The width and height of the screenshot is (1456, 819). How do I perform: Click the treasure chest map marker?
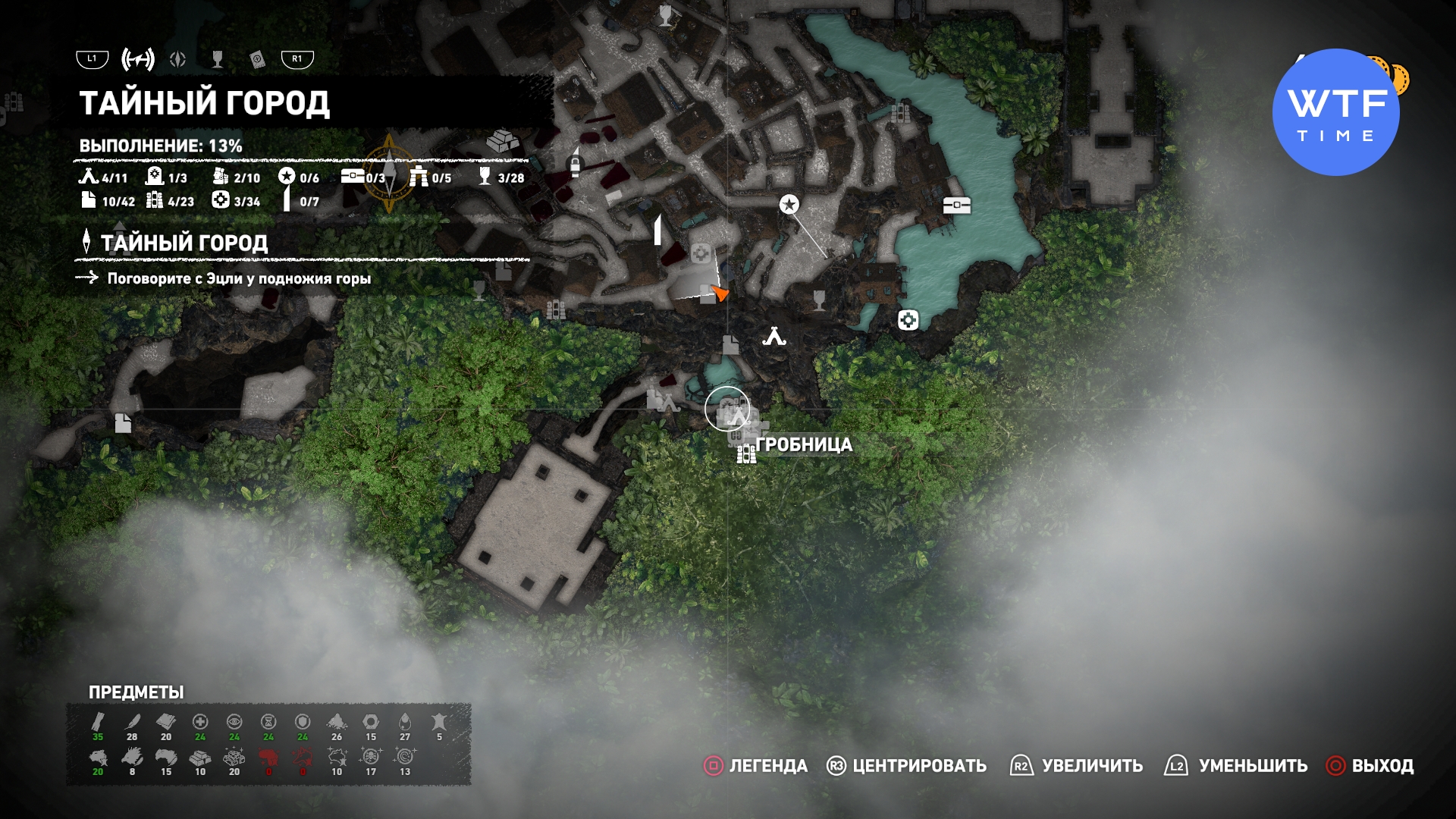tap(956, 205)
